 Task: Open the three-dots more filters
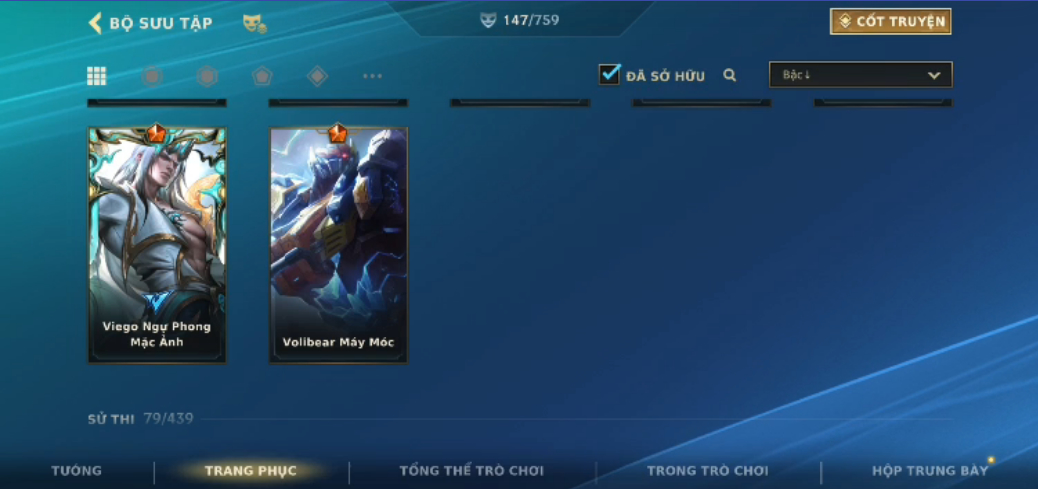click(x=372, y=76)
